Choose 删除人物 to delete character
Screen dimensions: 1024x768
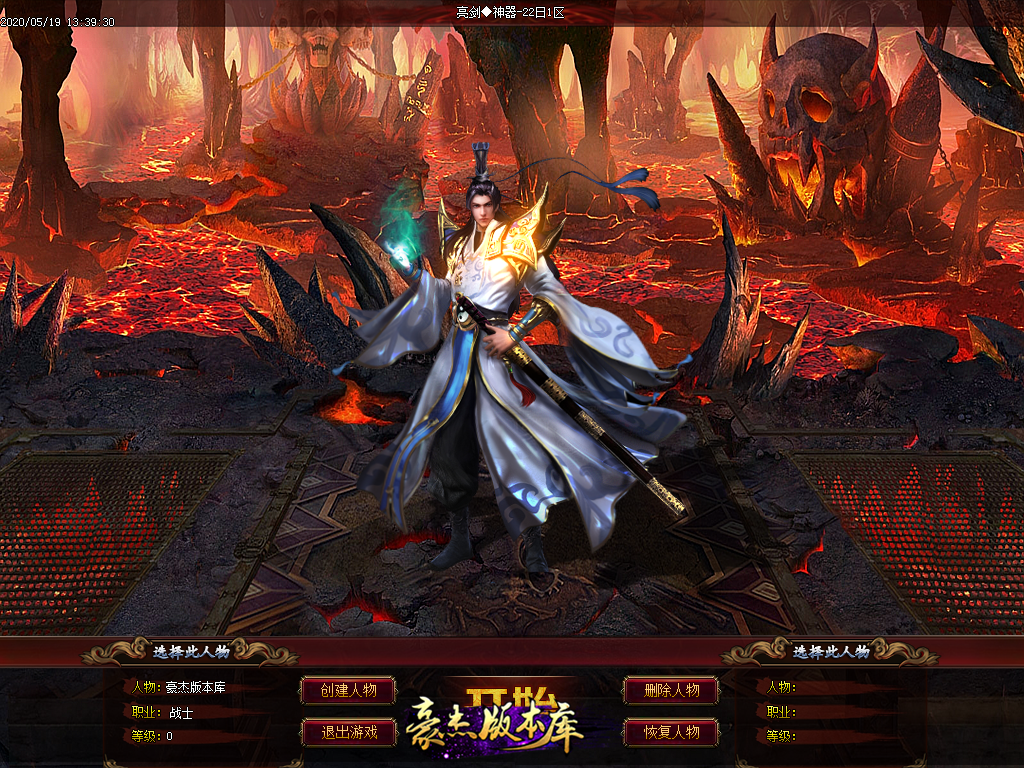point(671,690)
